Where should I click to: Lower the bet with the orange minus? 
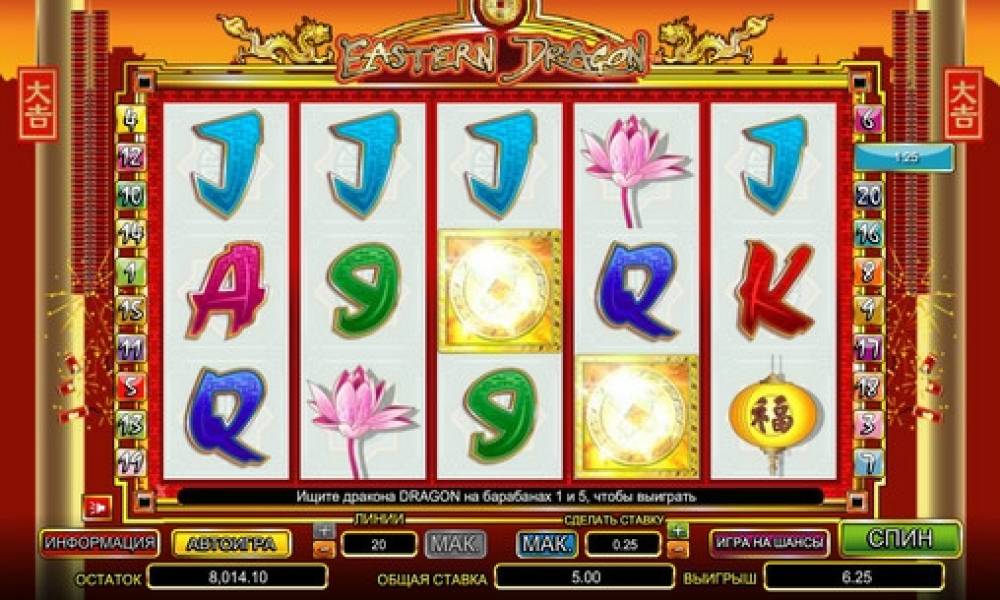click(x=678, y=549)
